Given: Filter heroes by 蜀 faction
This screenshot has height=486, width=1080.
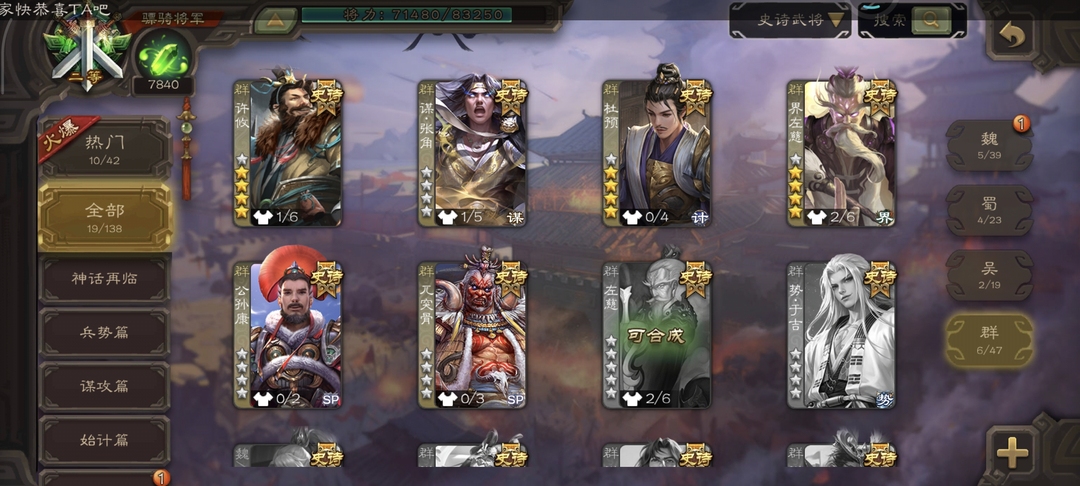Looking at the screenshot, I should coord(989,211).
